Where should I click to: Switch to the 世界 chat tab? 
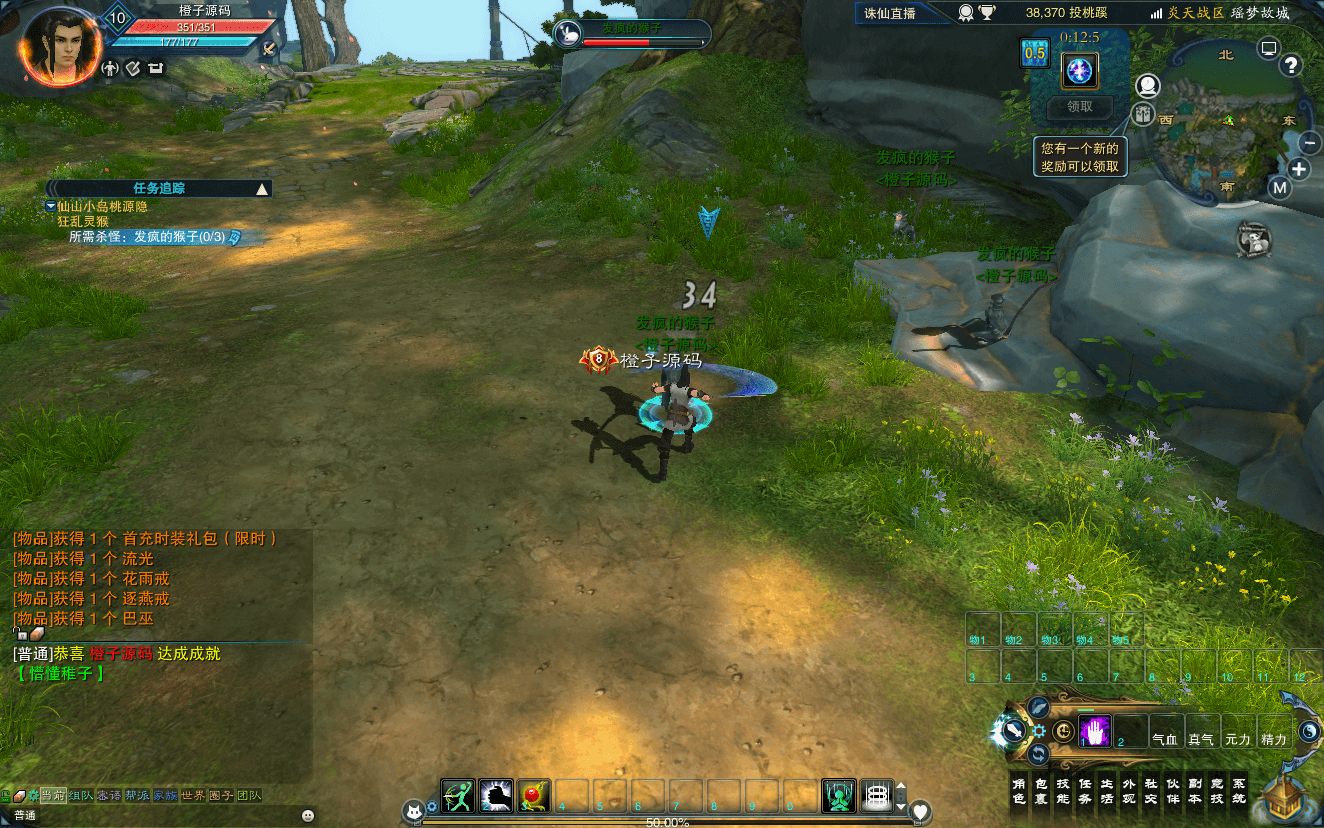click(x=193, y=795)
